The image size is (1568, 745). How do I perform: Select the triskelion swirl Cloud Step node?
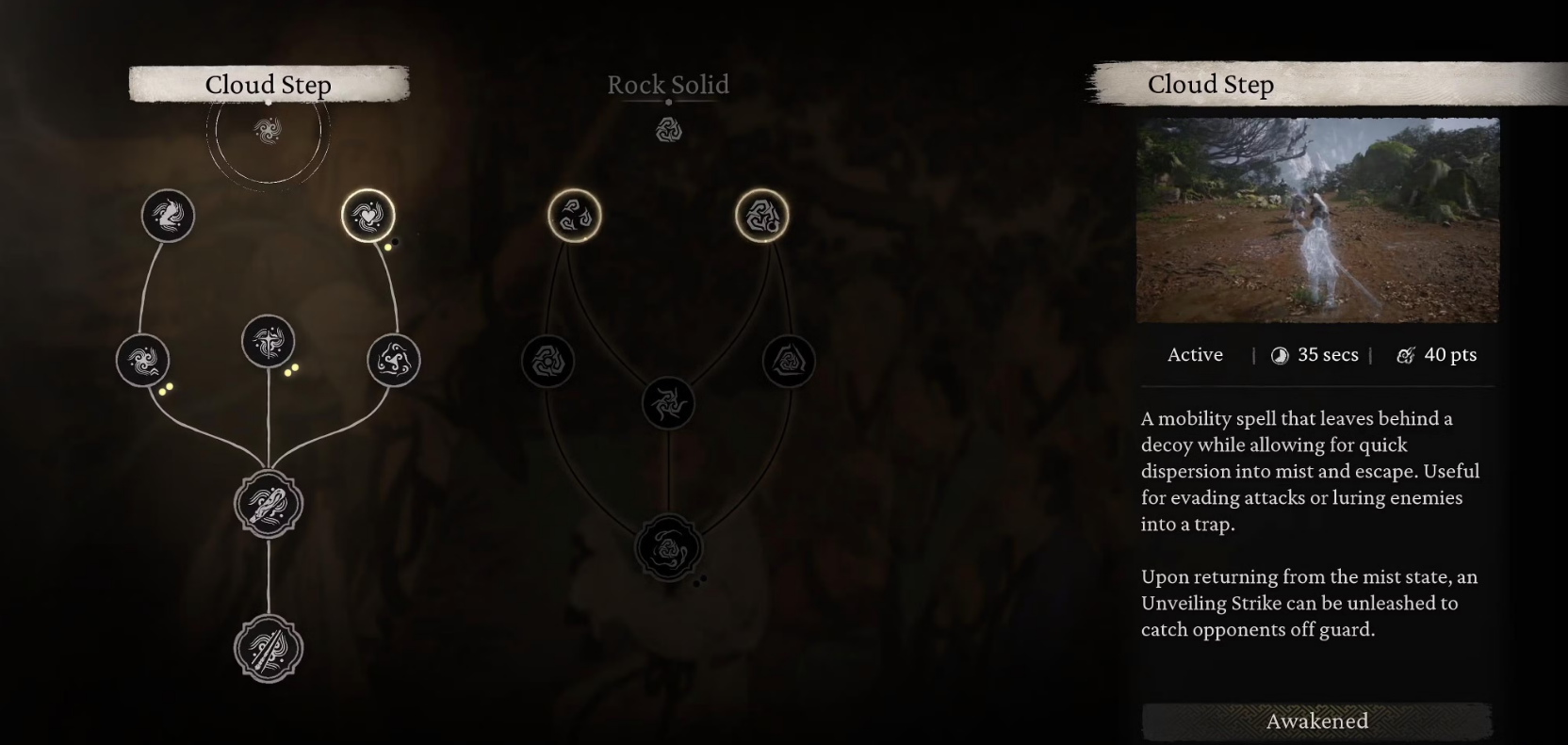tap(394, 360)
